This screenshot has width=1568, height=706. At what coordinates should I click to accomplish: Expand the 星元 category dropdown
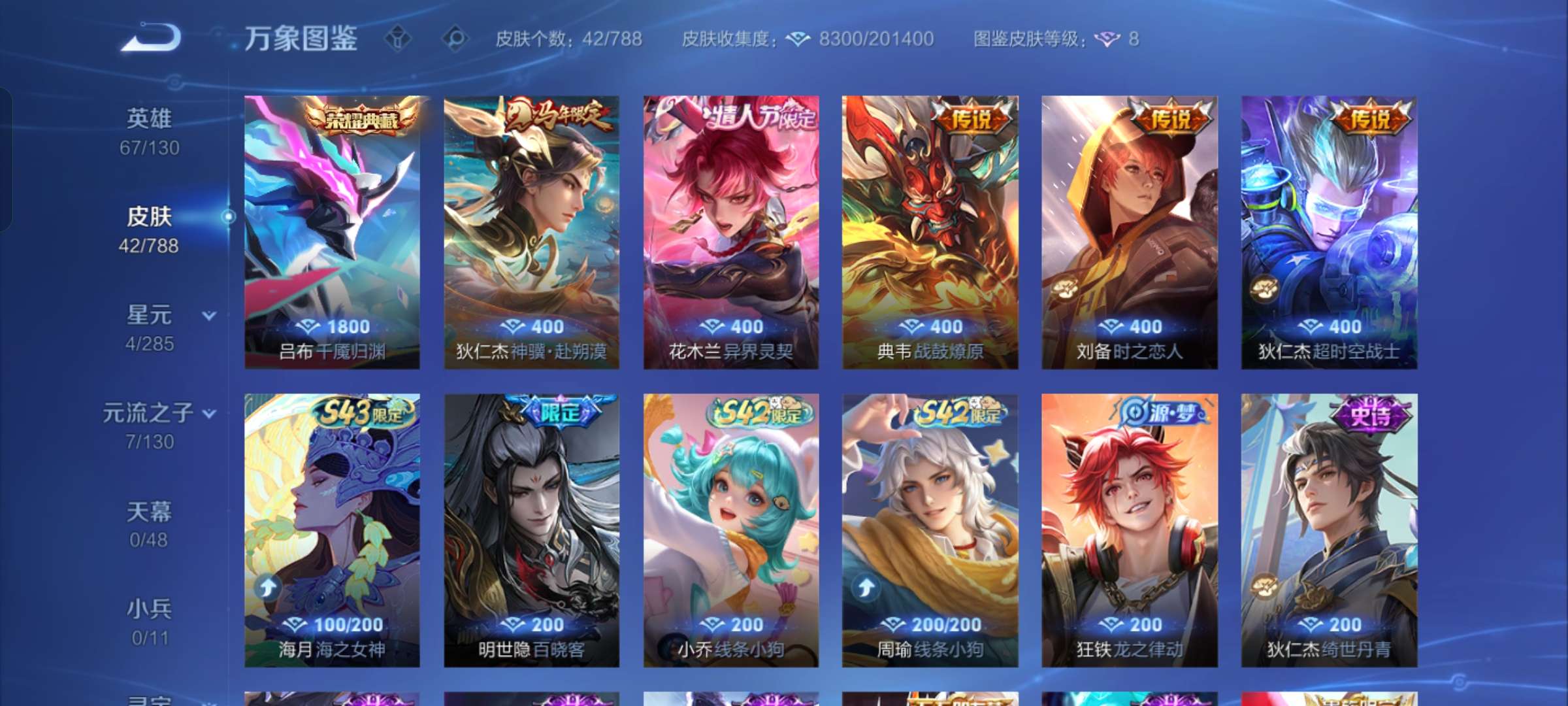[208, 316]
